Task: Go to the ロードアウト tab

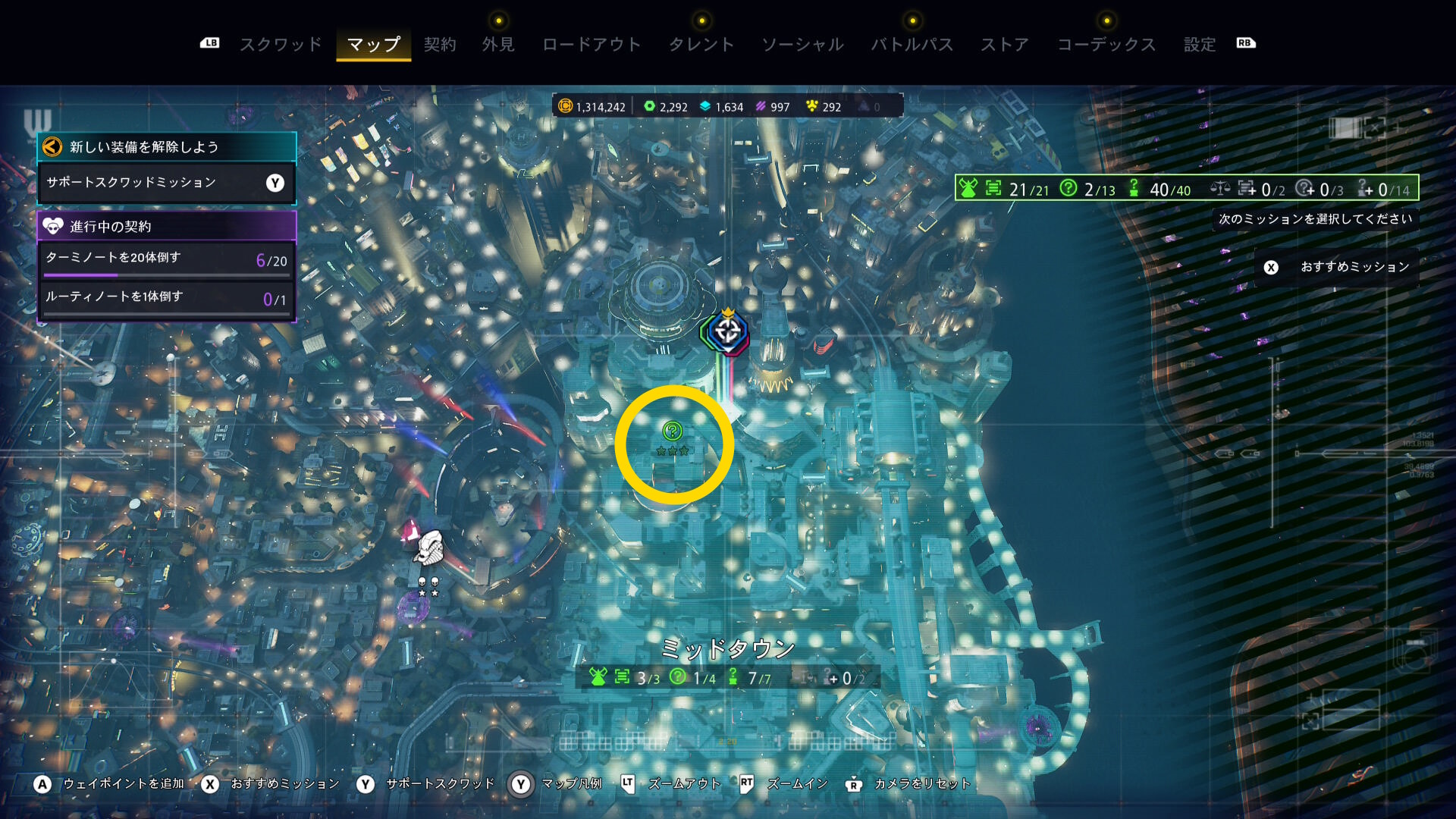Action: click(x=591, y=45)
